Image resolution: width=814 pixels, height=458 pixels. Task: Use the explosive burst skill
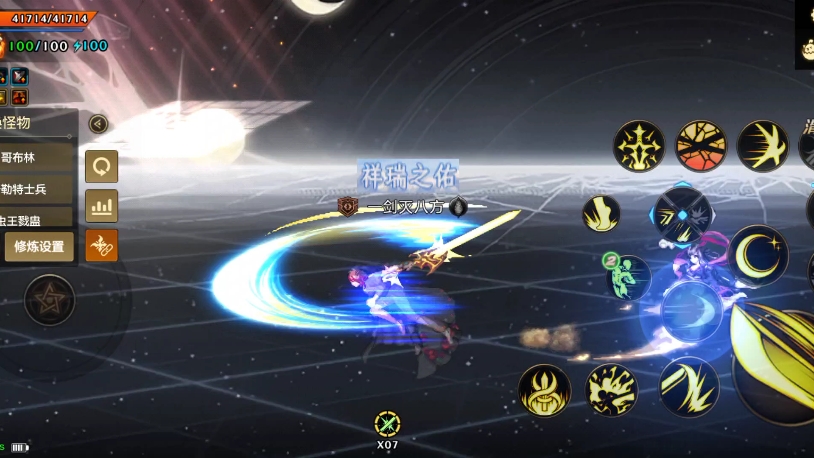[x=611, y=390]
